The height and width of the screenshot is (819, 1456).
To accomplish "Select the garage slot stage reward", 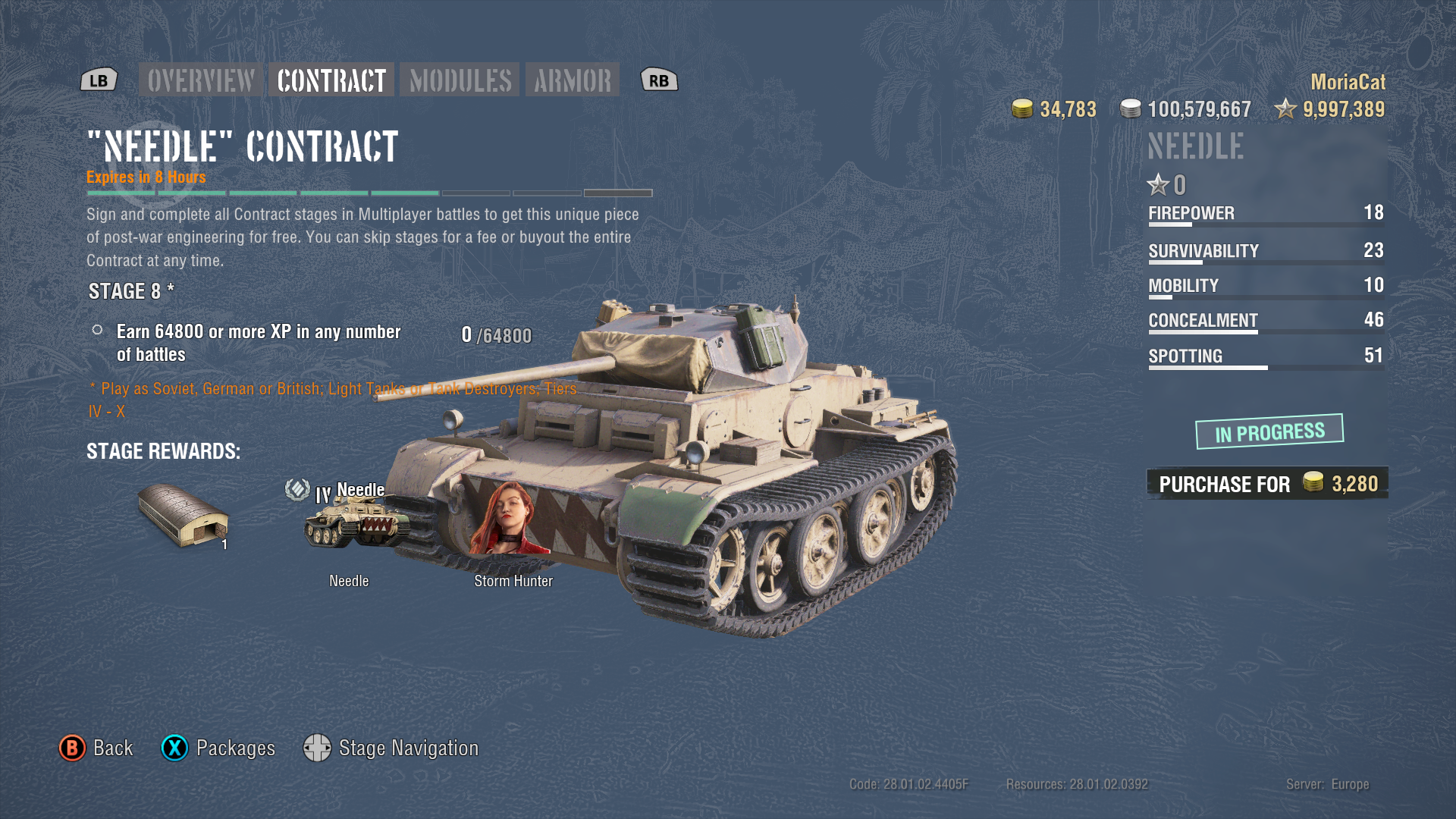I will [184, 516].
